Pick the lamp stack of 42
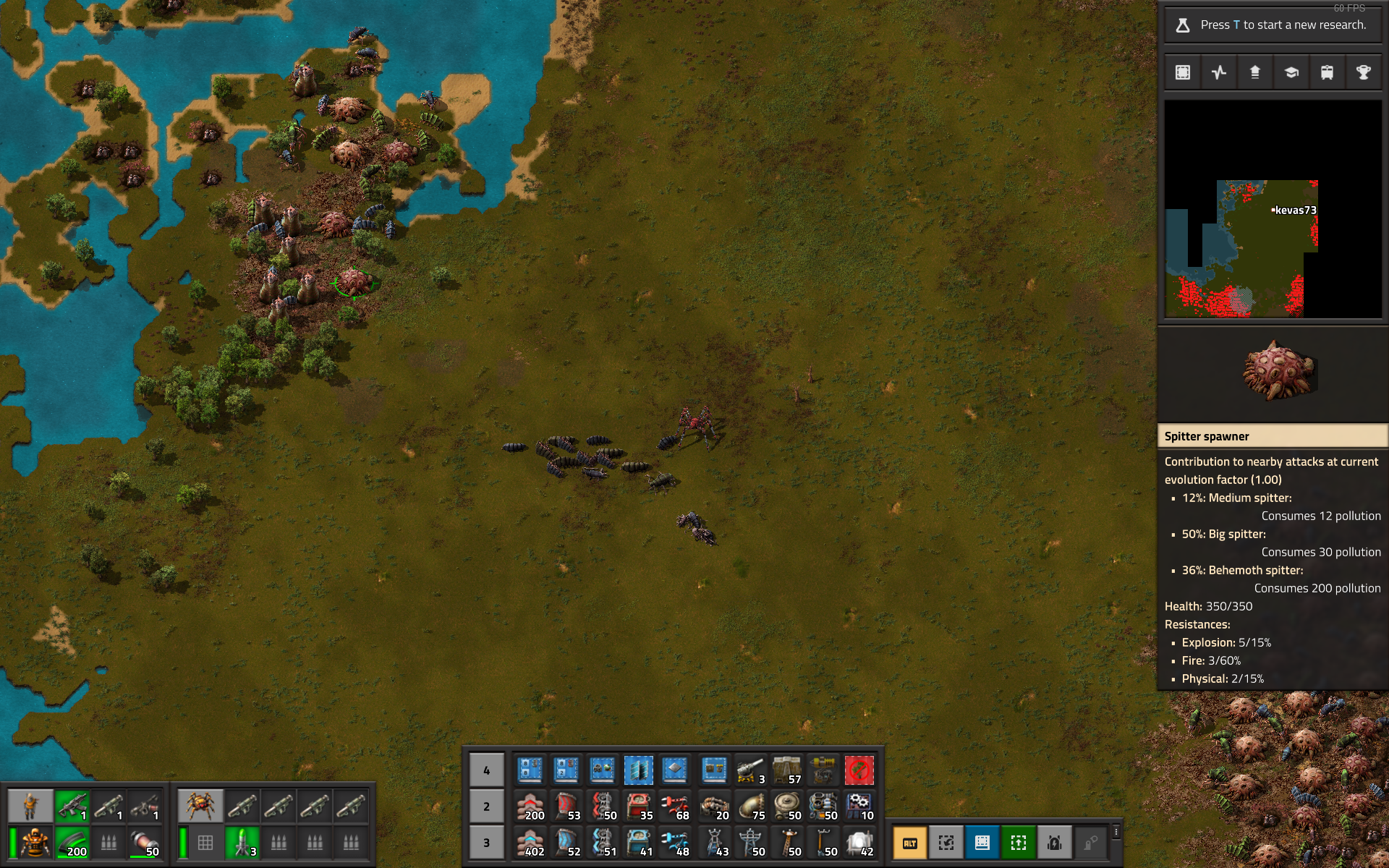 [x=859, y=842]
